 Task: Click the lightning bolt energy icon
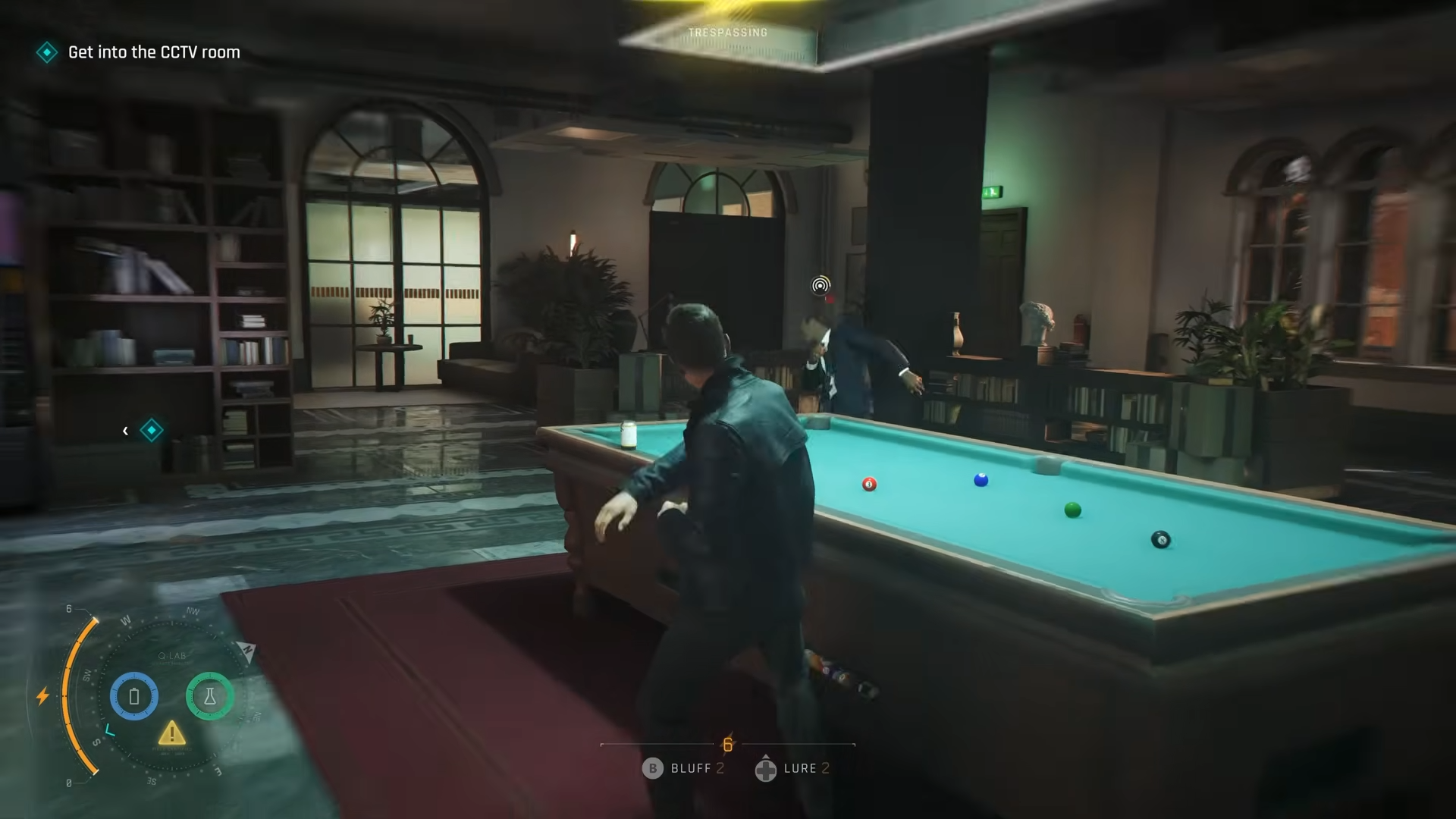[x=43, y=695]
